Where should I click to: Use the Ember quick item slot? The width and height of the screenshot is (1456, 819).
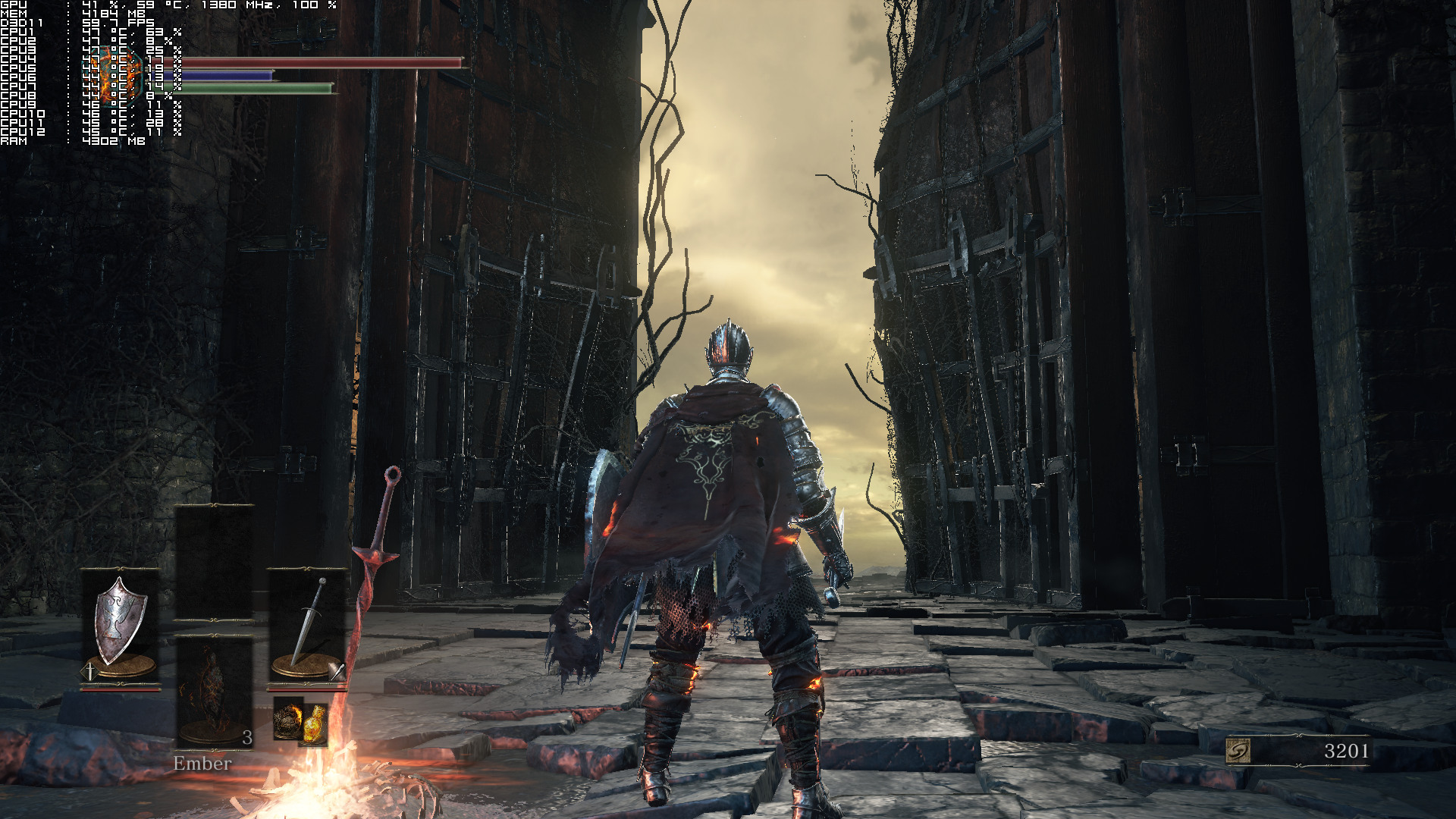tap(214, 692)
